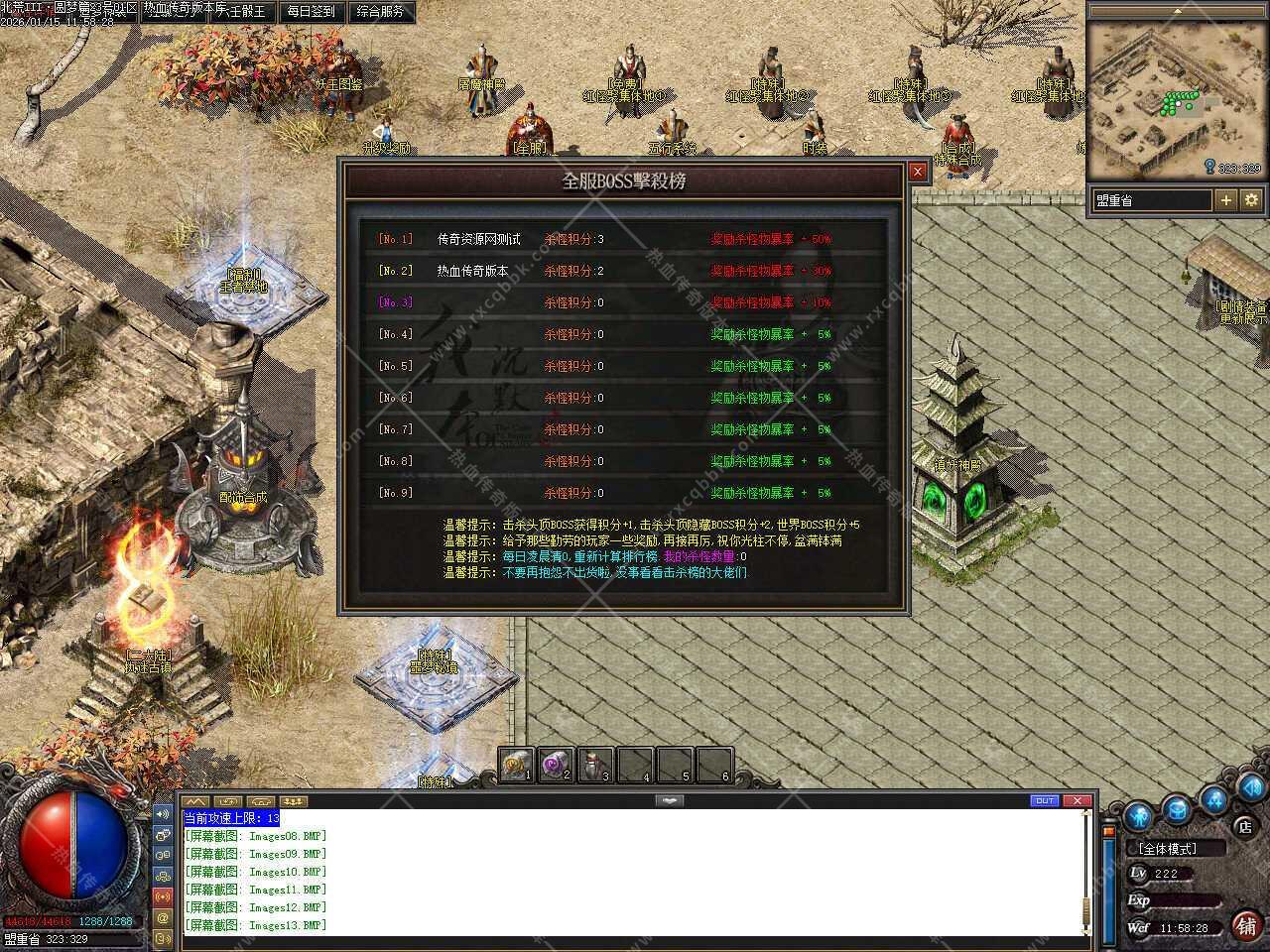The height and width of the screenshot is (952, 1270).
Task: Use the purple swirl item in slot 2
Action: (x=555, y=764)
